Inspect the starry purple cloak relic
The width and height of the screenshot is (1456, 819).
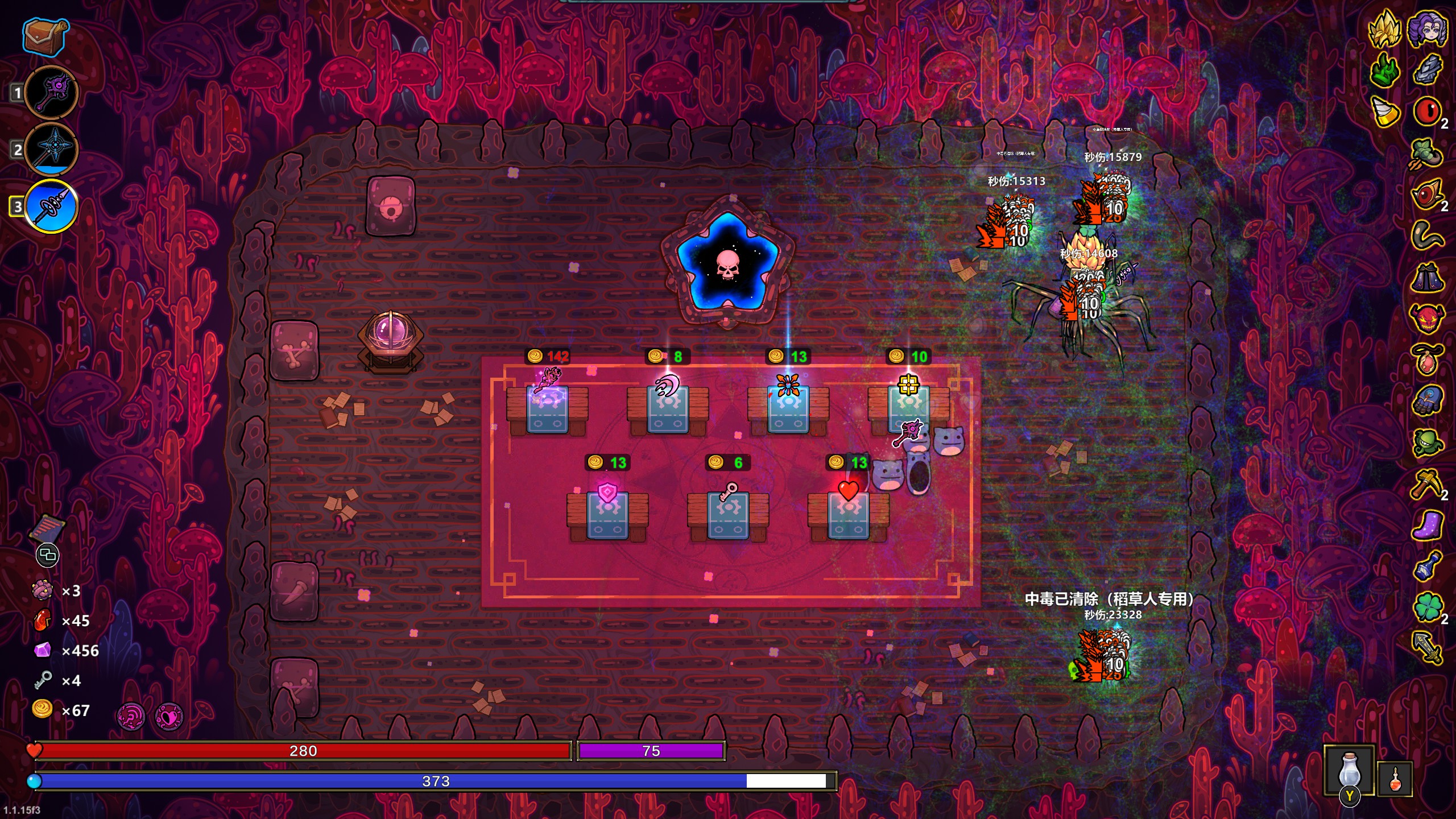(x=1426, y=277)
